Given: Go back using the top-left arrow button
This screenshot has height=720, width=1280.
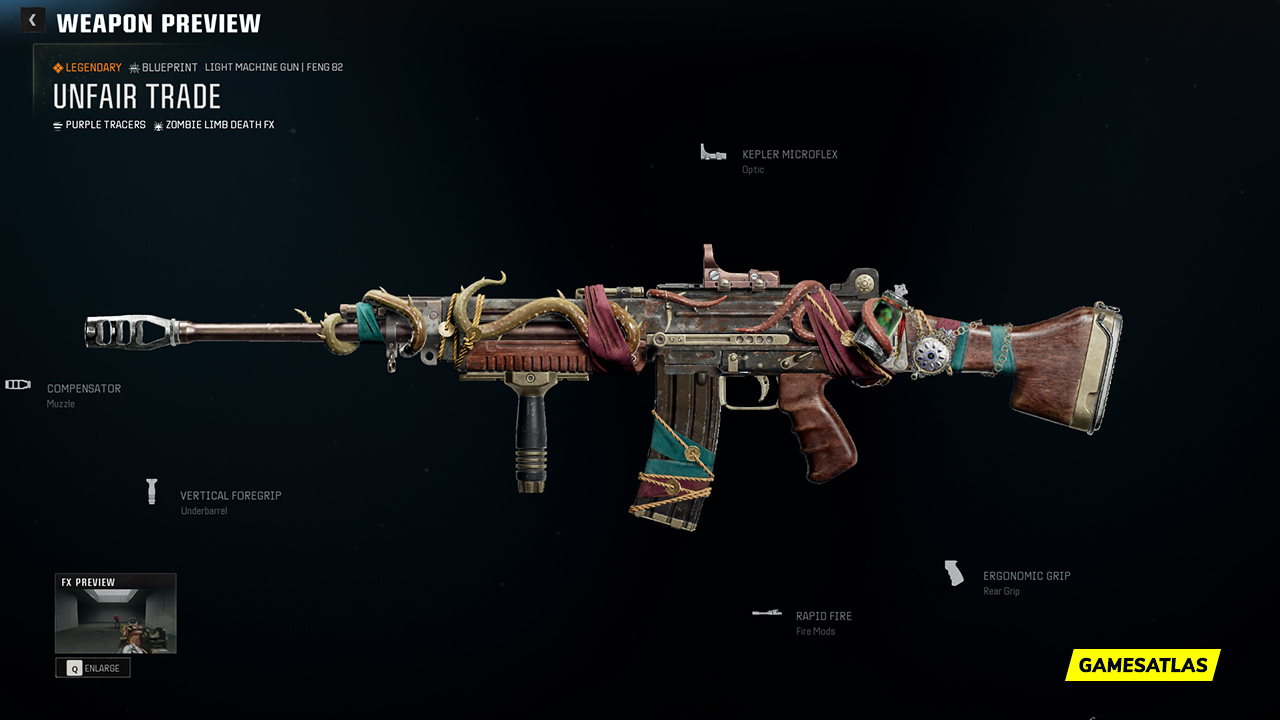Looking at the screenshot, I should coord(32,20).
